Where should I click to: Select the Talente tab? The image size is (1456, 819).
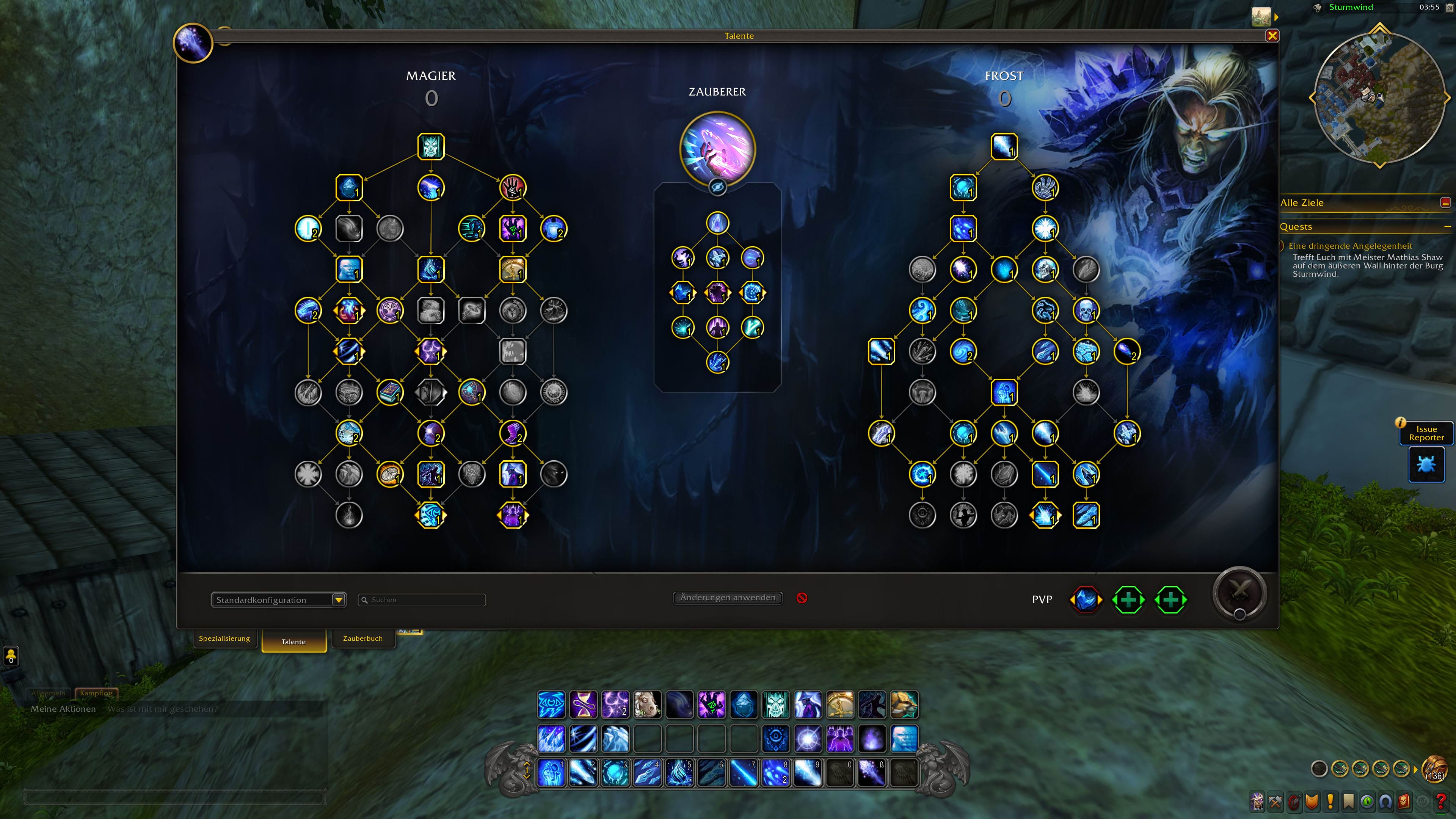pyautogui.click(x=293, y=642)
